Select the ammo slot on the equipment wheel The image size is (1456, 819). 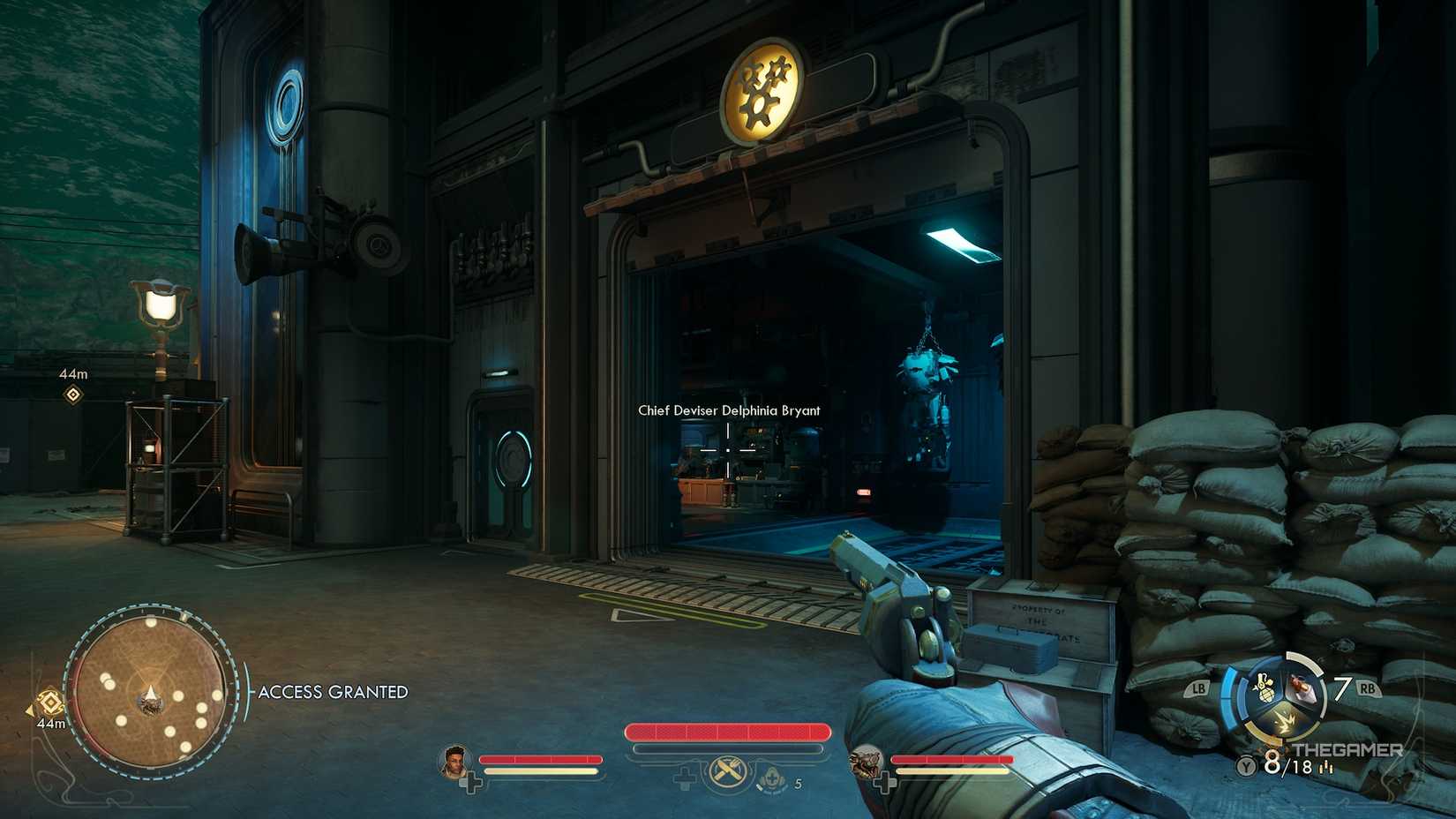(x=1302, y=688)
